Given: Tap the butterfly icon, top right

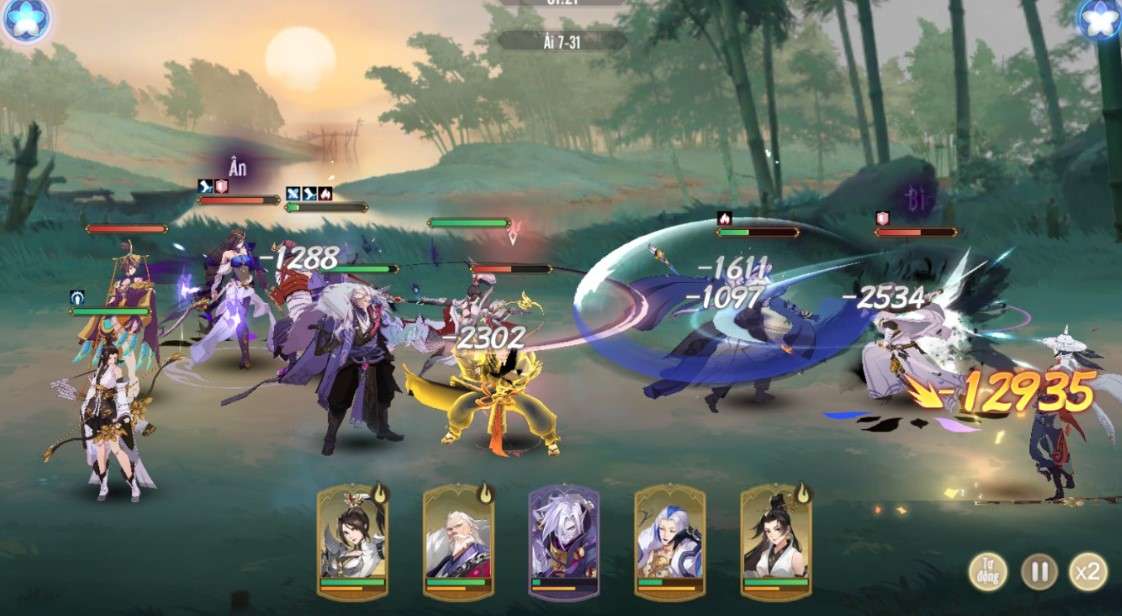Looking at the screenshot, I should tap(1099, 19).
